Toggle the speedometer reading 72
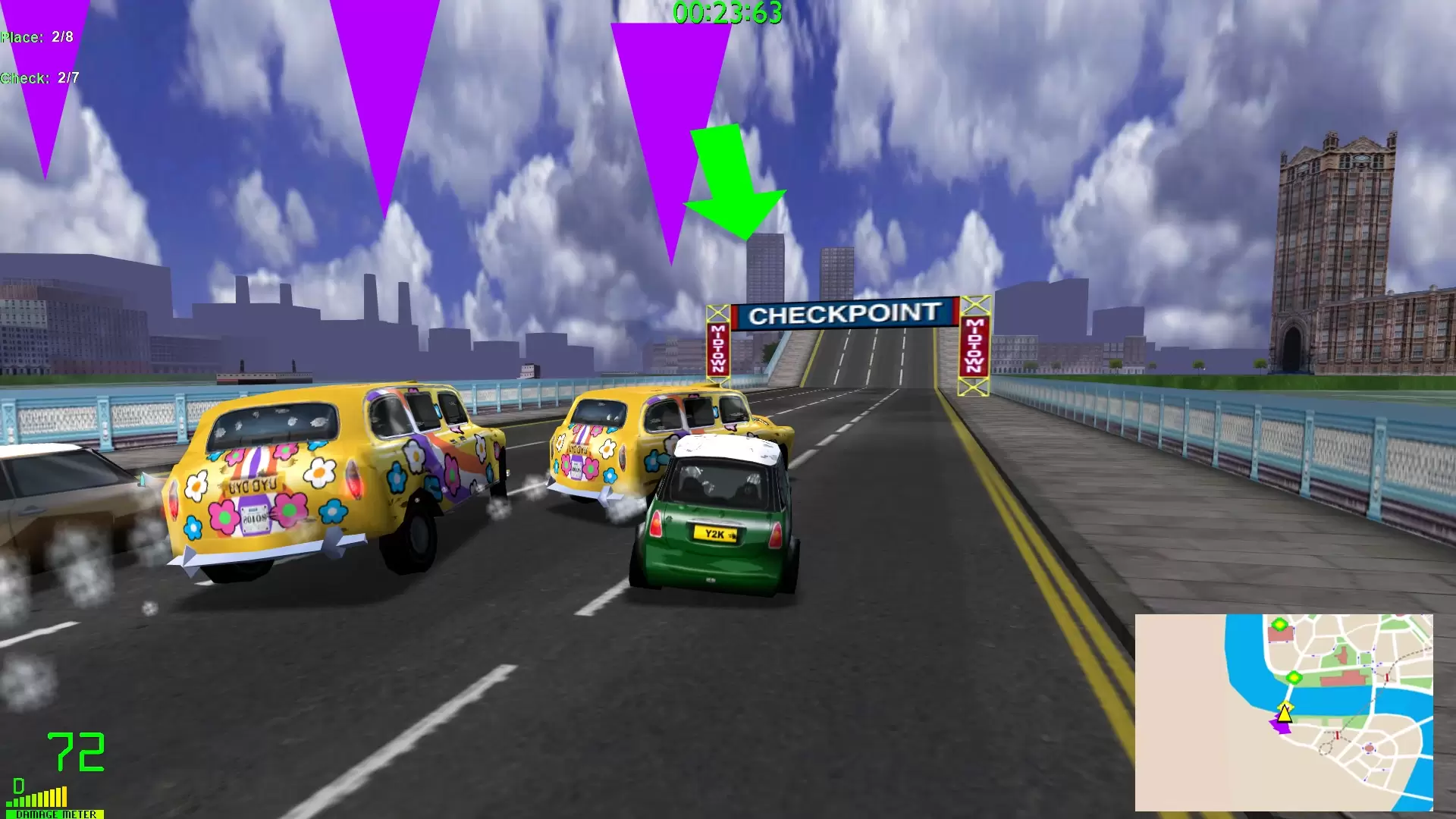 click(x=76, y=751)
